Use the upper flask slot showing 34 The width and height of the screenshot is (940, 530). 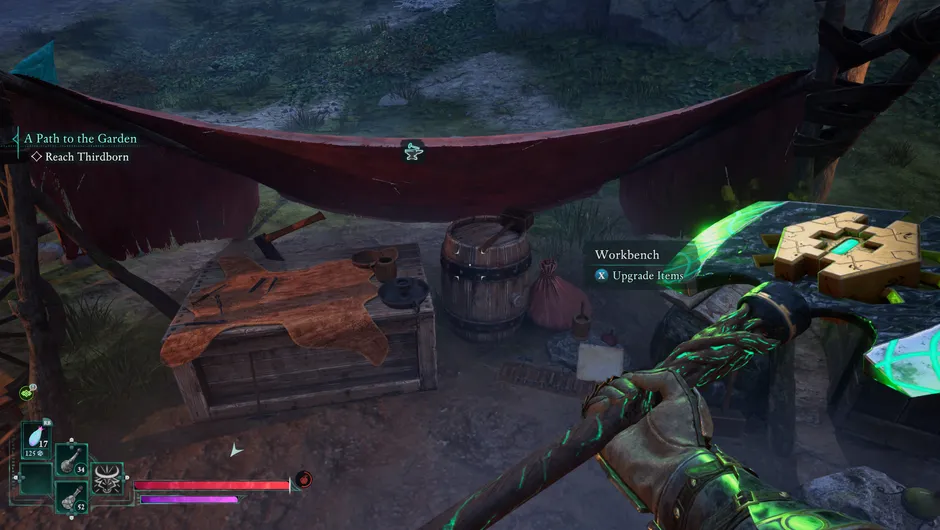pyautogui.click(x=72, y=462)
